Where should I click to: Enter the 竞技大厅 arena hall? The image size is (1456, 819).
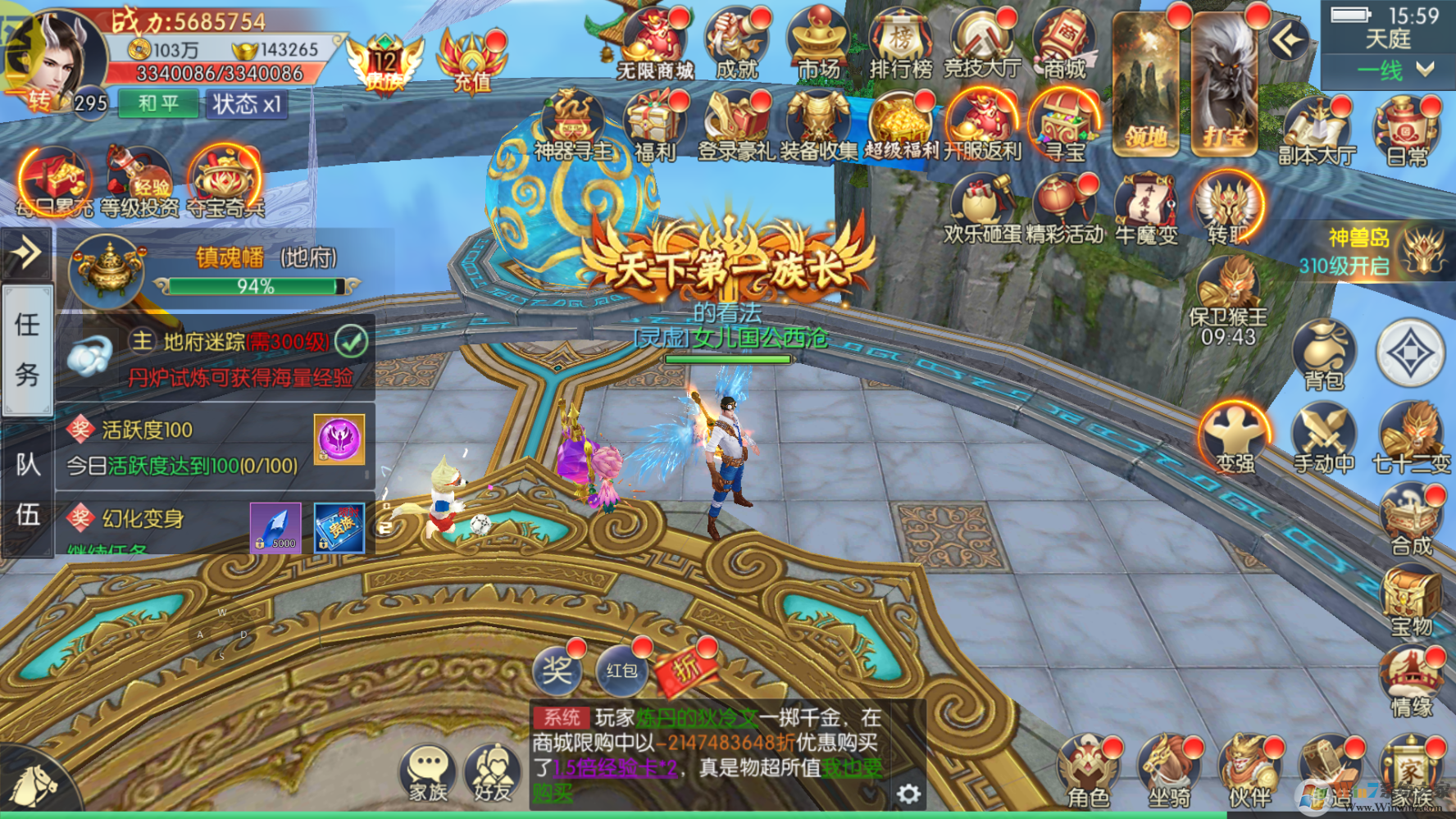click(x=982, y=45)
